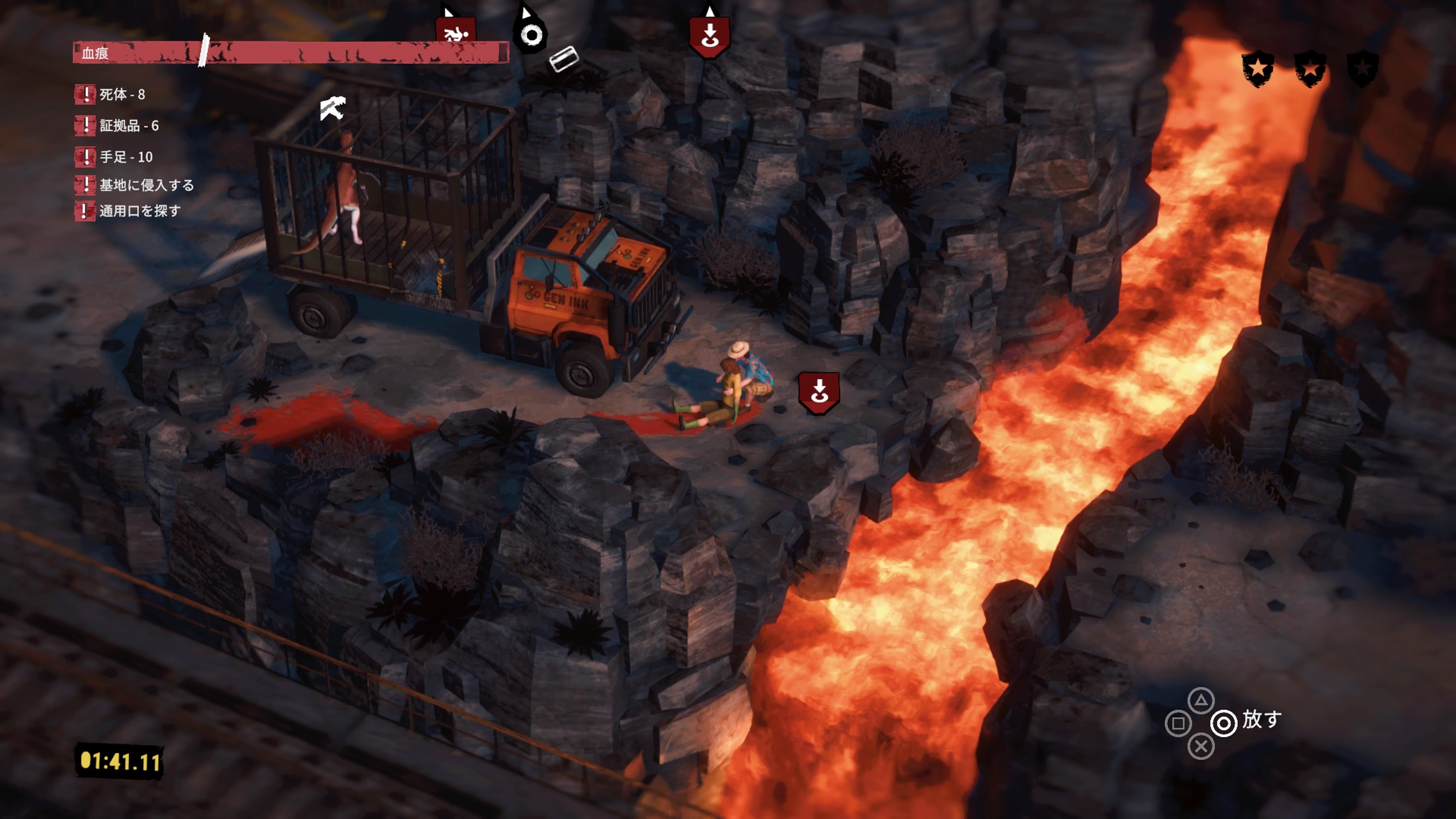
Task: Click the white pickaxe icon above the cage
Action: click(333, 108)
